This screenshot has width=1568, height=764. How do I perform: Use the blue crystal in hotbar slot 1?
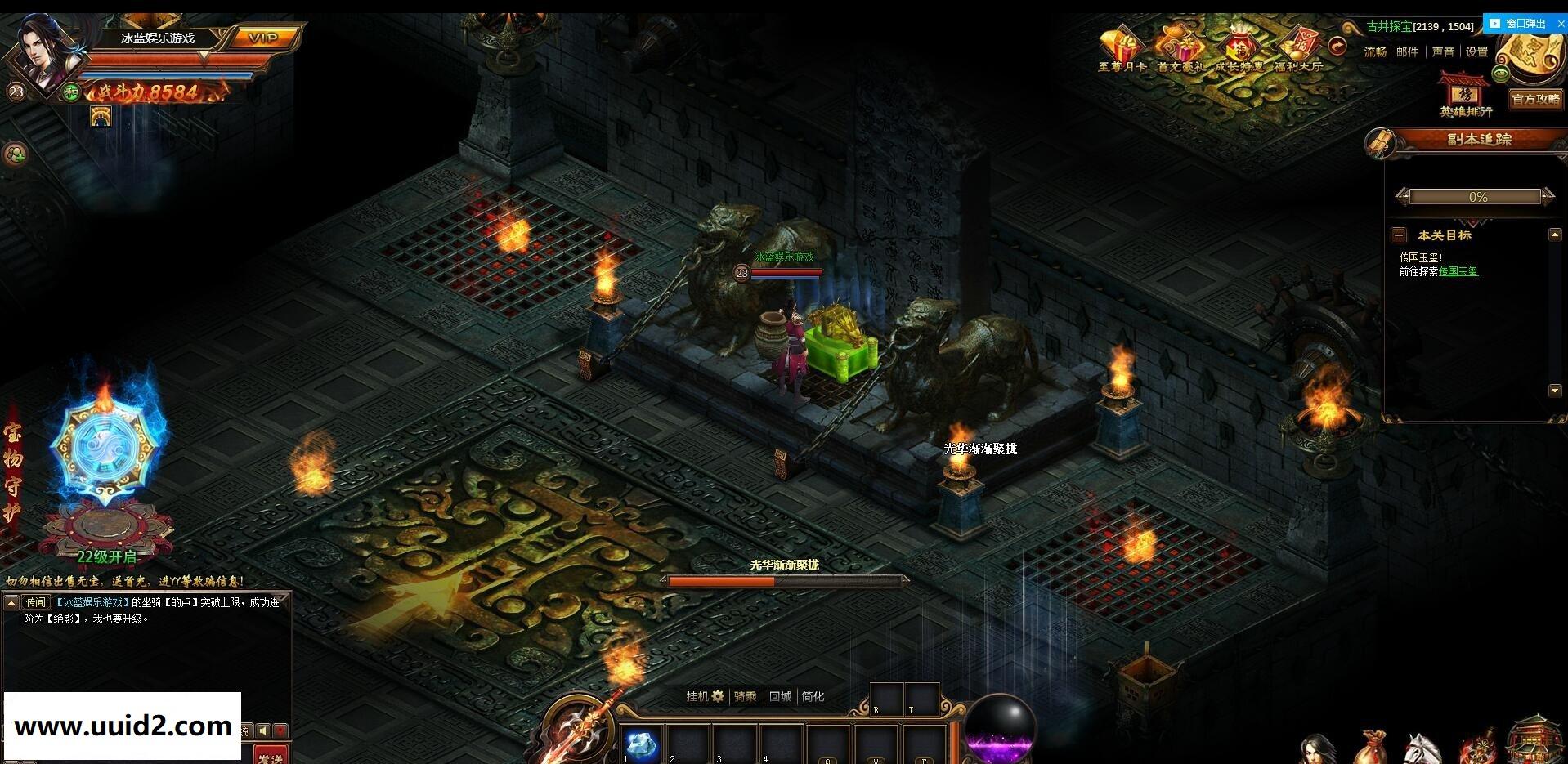(x=640, y=744)
